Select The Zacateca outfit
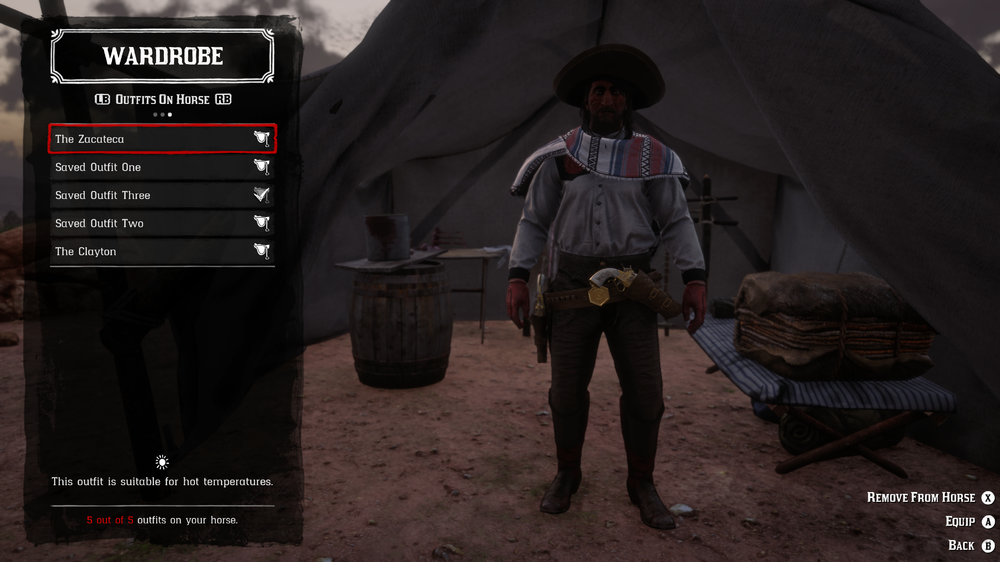 [162, 139]
